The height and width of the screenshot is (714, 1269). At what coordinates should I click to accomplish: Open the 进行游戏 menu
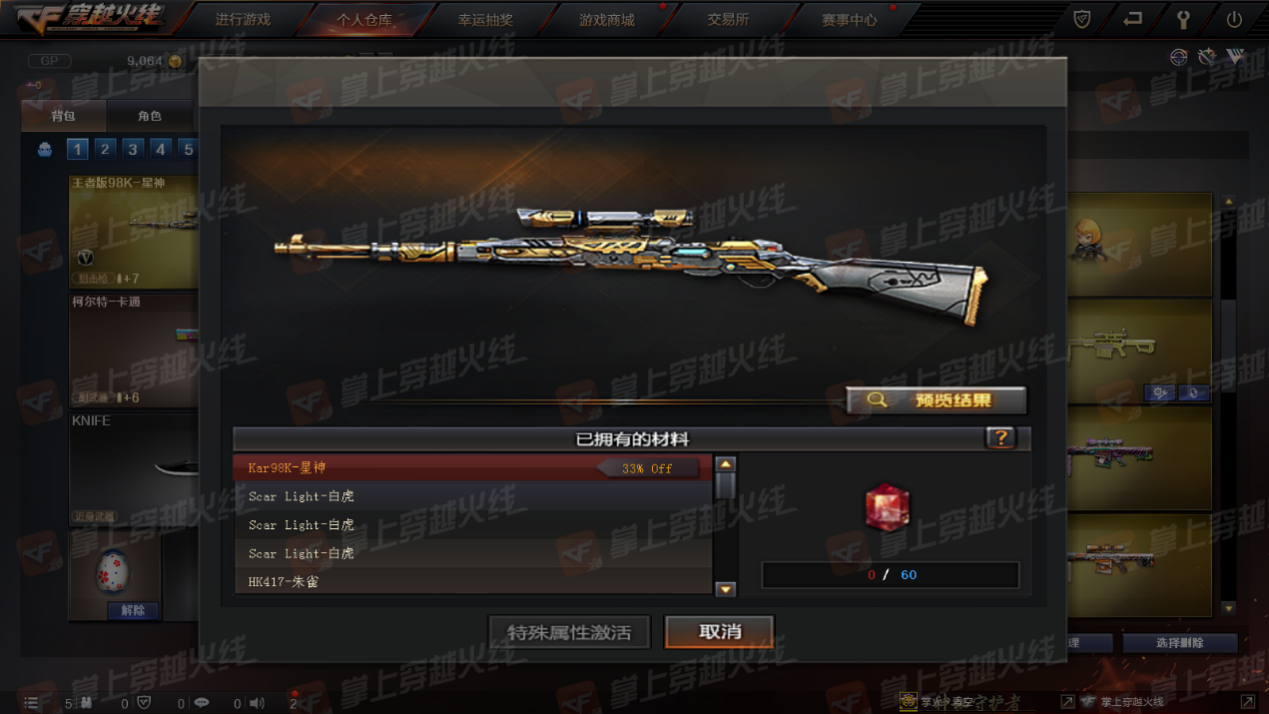243,20
